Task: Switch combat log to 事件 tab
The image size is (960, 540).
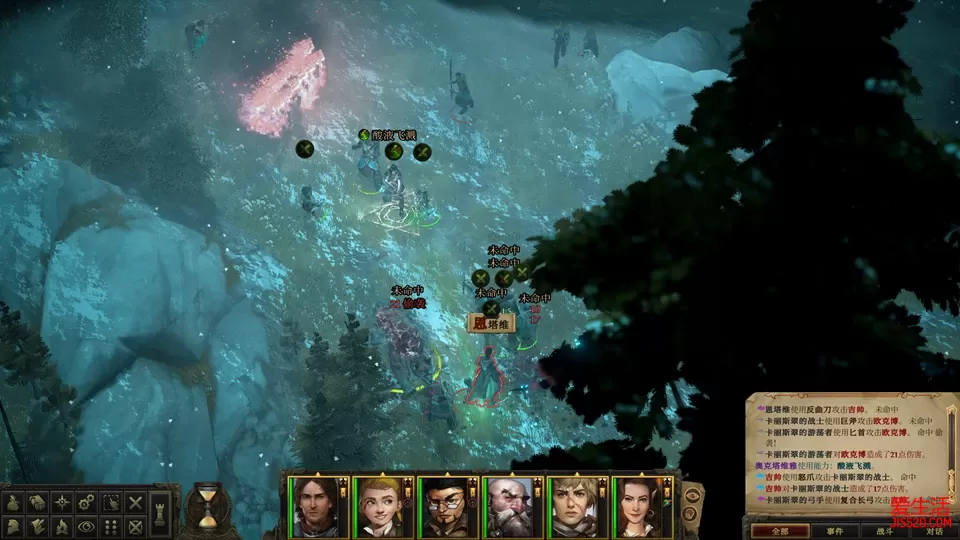Action: pyautogui.click(x=835, y=531)
